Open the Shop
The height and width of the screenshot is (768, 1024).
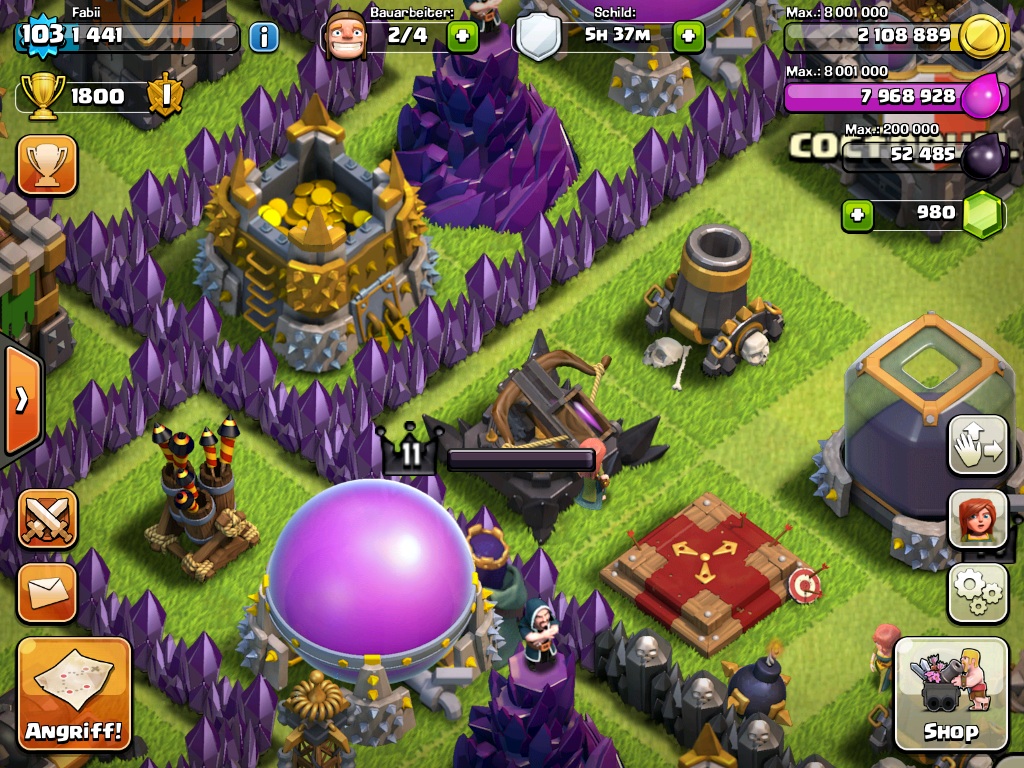951,694
